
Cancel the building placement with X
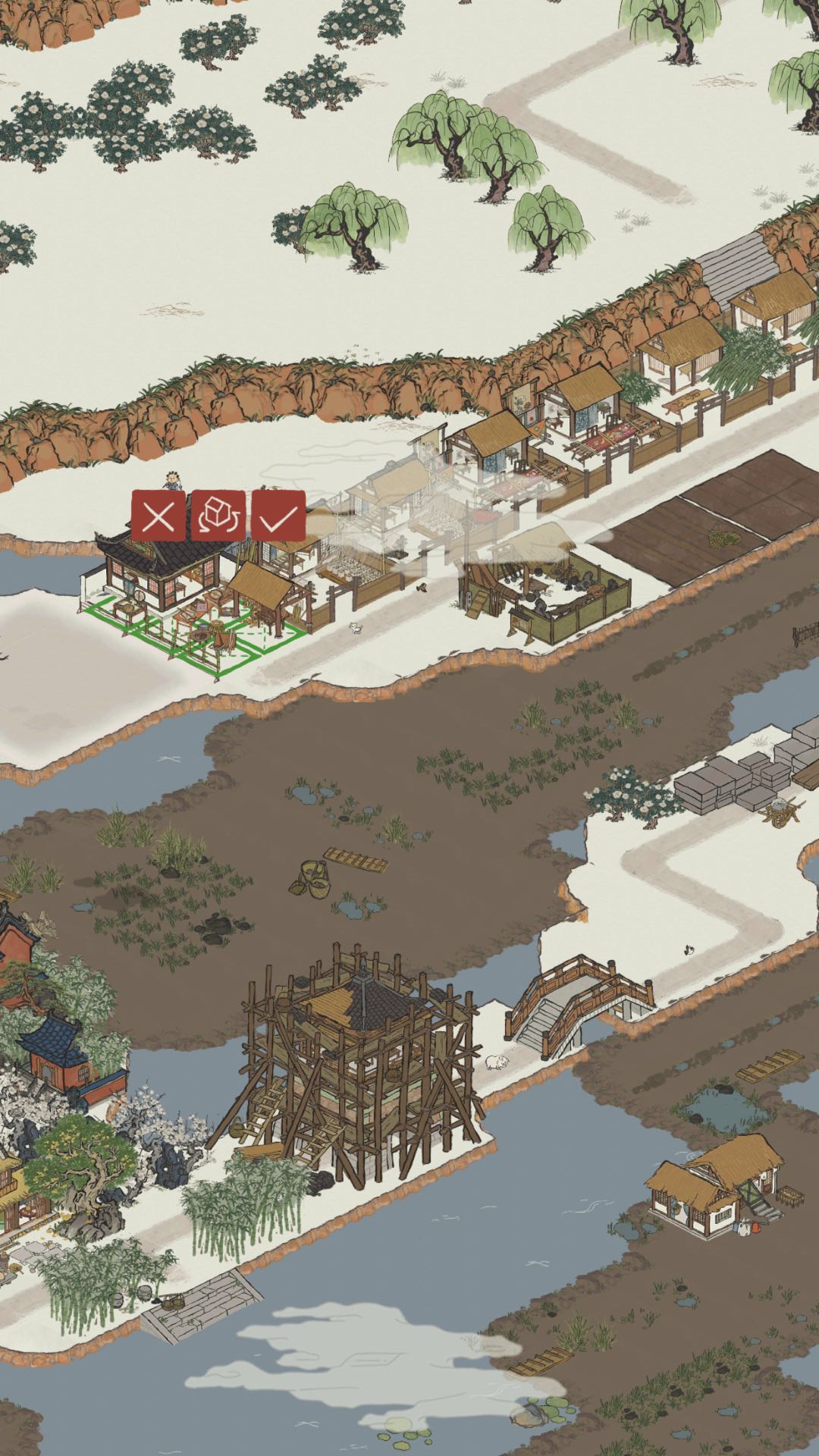158,516
